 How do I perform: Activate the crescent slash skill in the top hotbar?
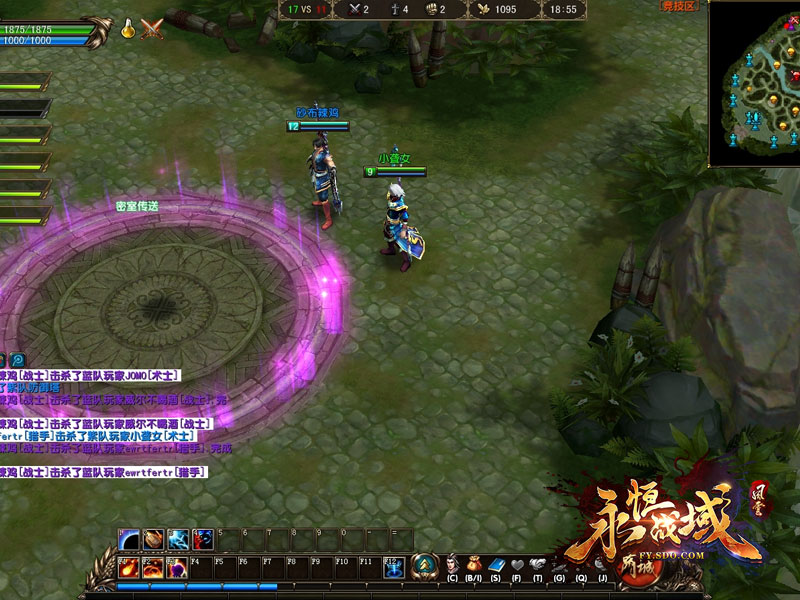[129, 540]
